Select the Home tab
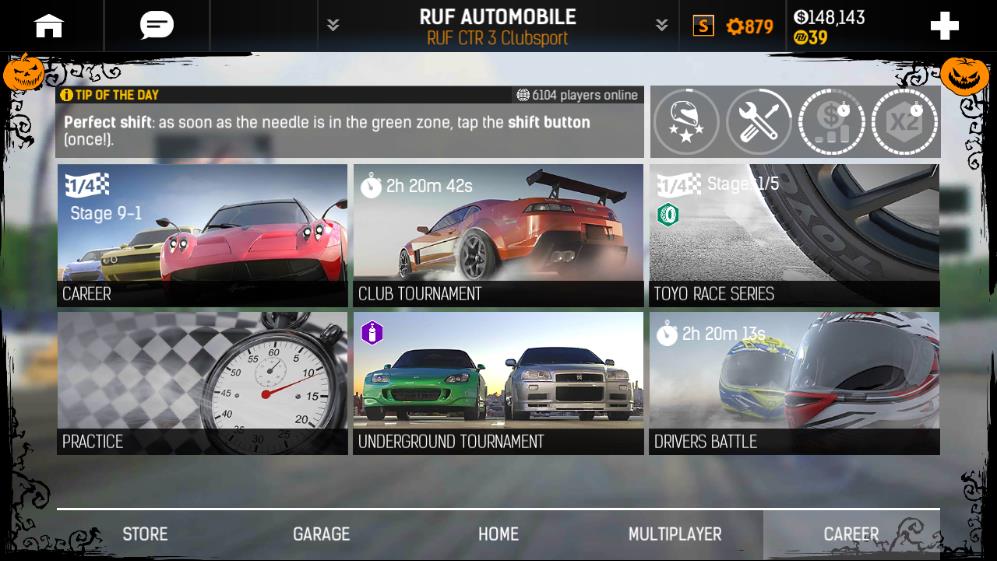Viewport: 997px width, 561px height. click(x=498, y=534)
